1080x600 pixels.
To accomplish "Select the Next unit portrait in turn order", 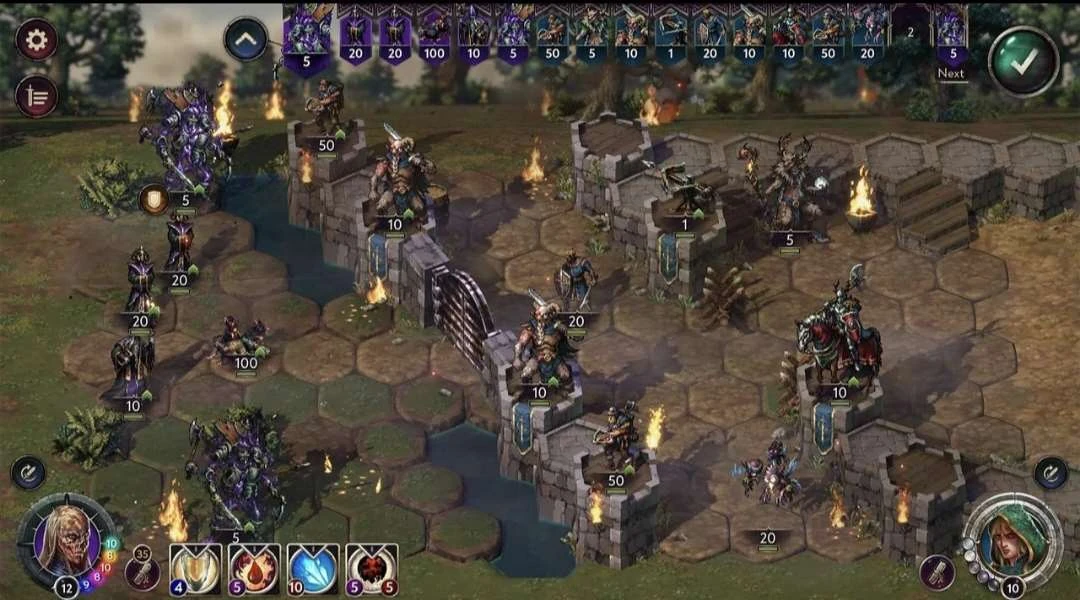I will (951, 35).
